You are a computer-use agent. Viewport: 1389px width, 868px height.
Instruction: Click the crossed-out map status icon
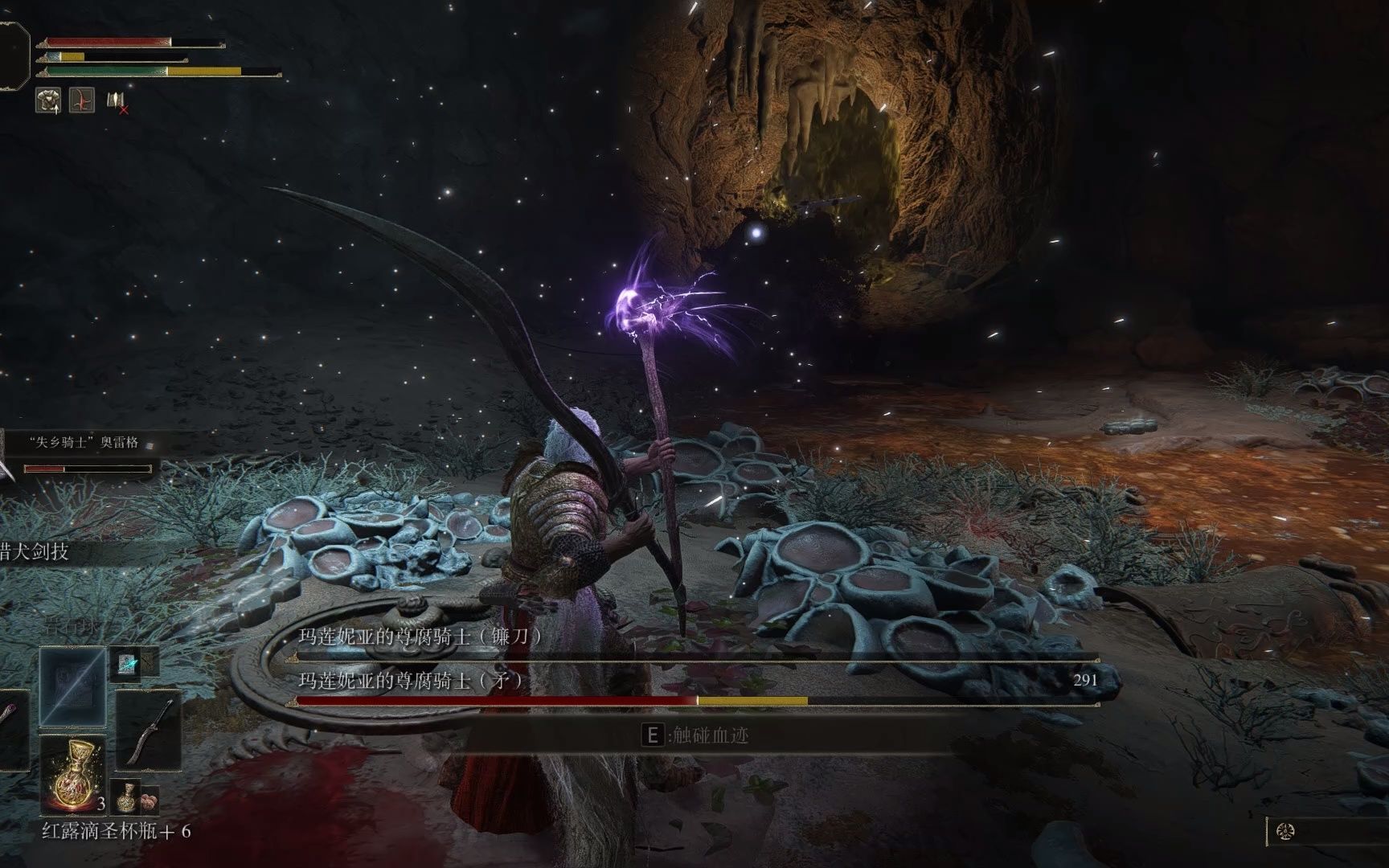pyautogui.click(x=117, y=102)
